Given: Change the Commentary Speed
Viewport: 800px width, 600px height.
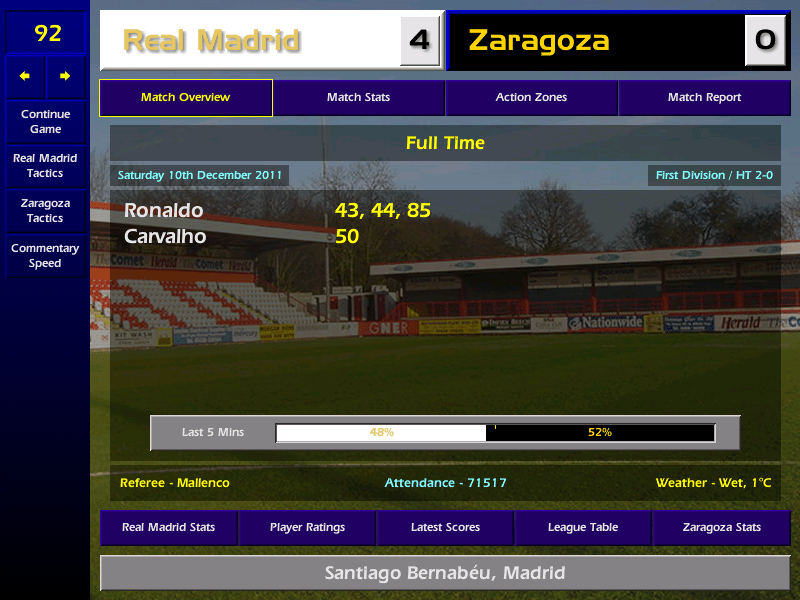Looking at the screenshot, I should 45,255.
